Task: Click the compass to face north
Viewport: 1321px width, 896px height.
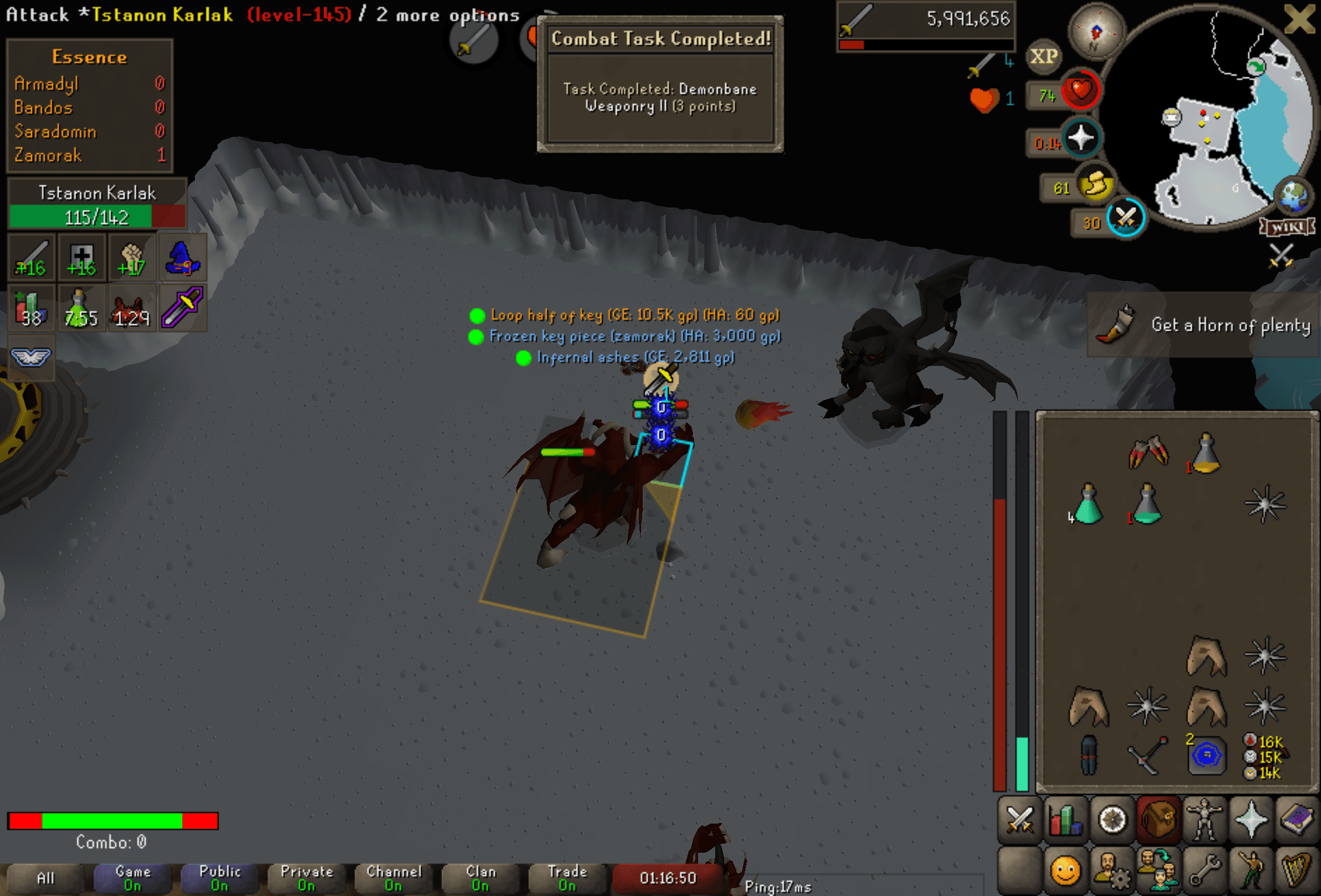Action: pyautogui.click(x=1095, y=31)
